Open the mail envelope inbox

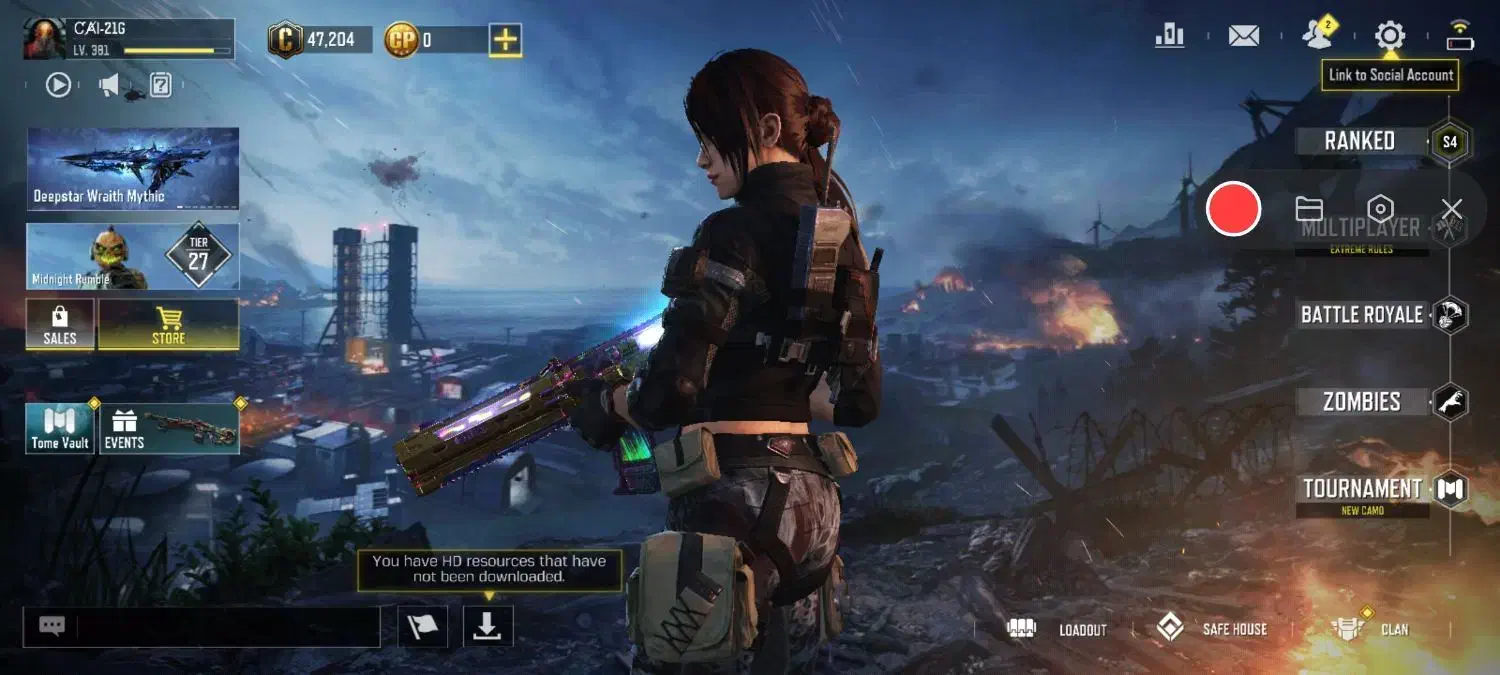pos(1244,36)
